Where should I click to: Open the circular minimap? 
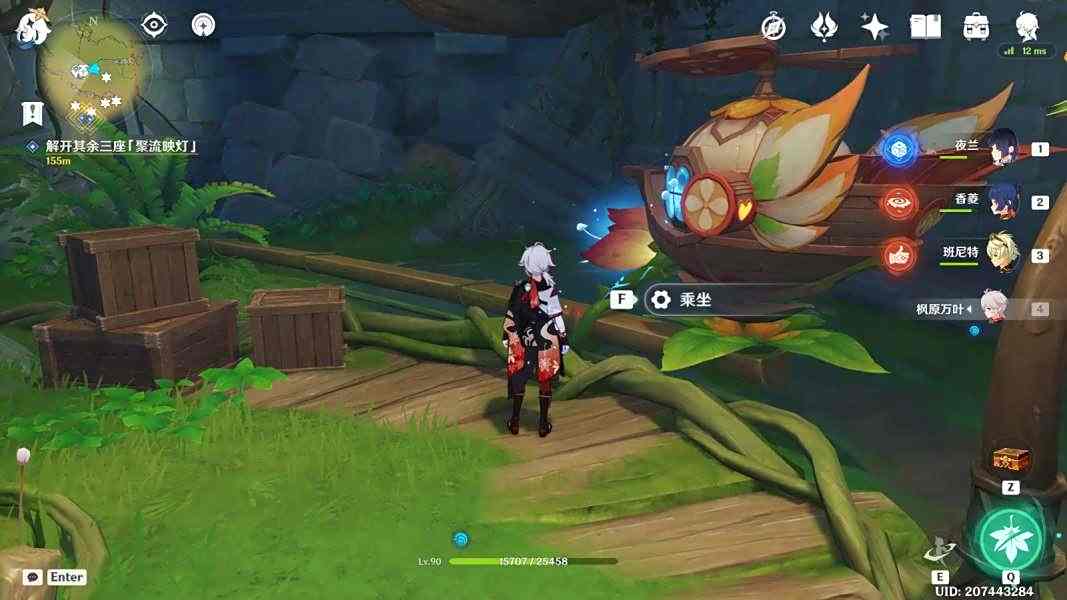pyautogui.click(x=93, y=72)
